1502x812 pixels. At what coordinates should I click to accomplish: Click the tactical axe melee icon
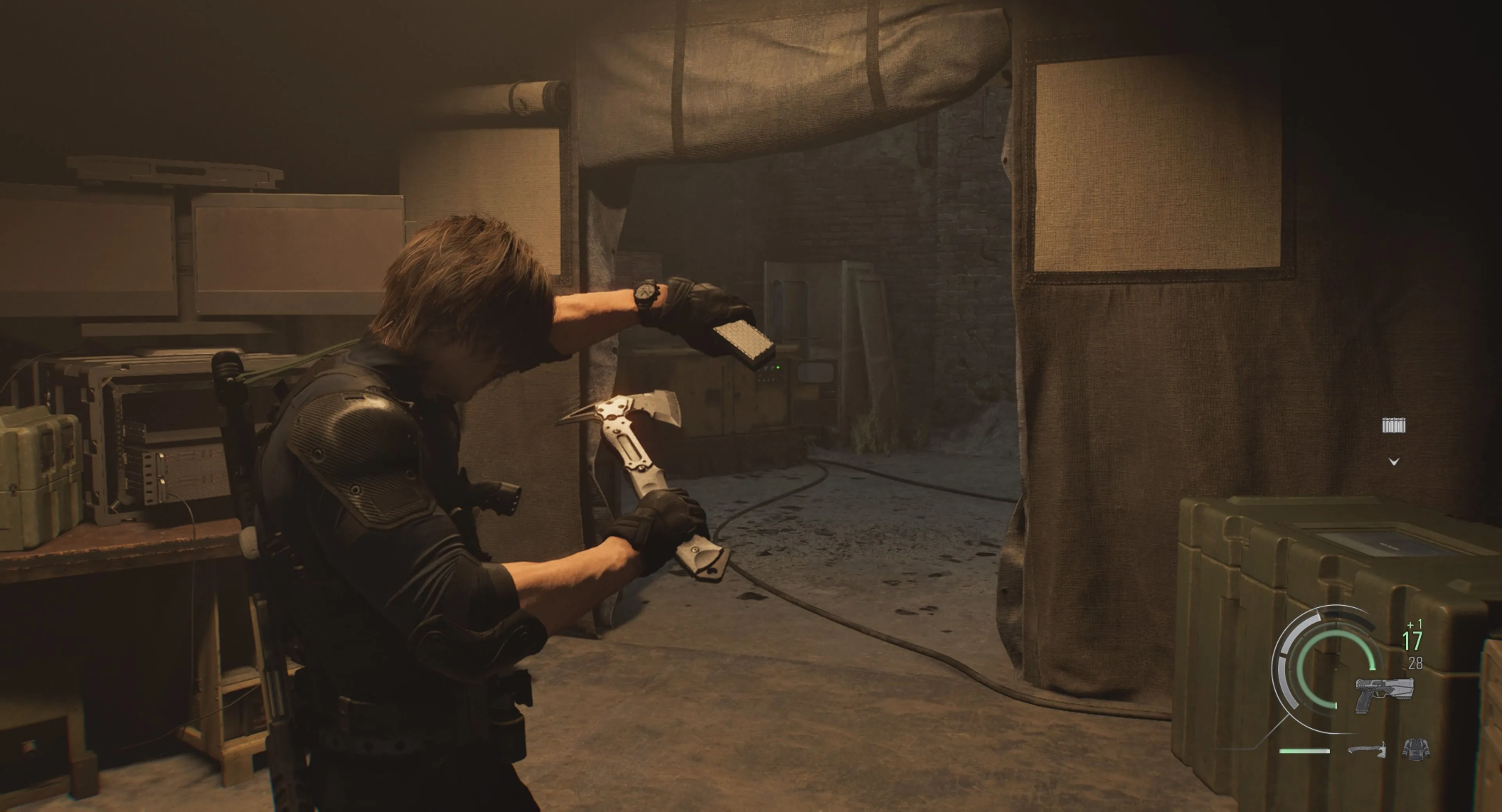coord(1367,749)
